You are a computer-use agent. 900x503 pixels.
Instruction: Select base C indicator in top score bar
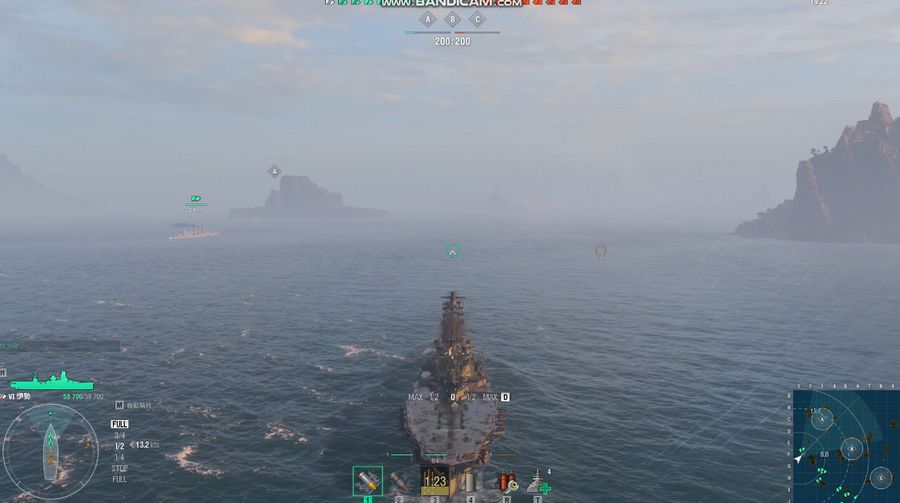(477, 19)
